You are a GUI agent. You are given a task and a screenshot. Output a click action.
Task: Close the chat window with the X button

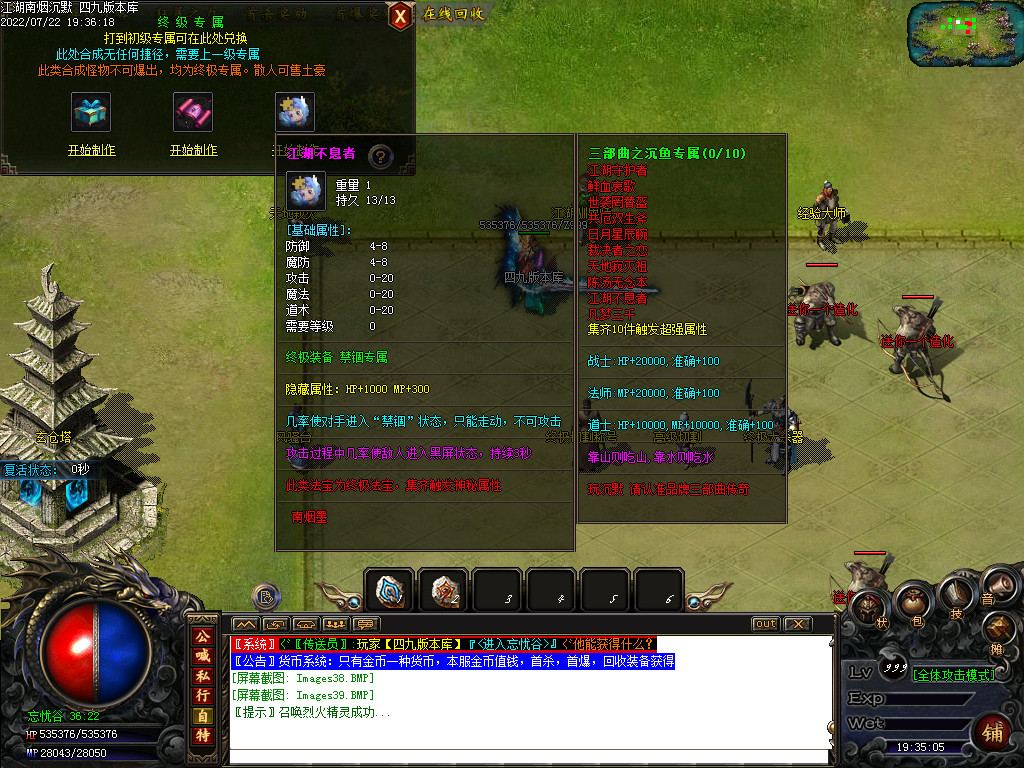pos(797,624)
